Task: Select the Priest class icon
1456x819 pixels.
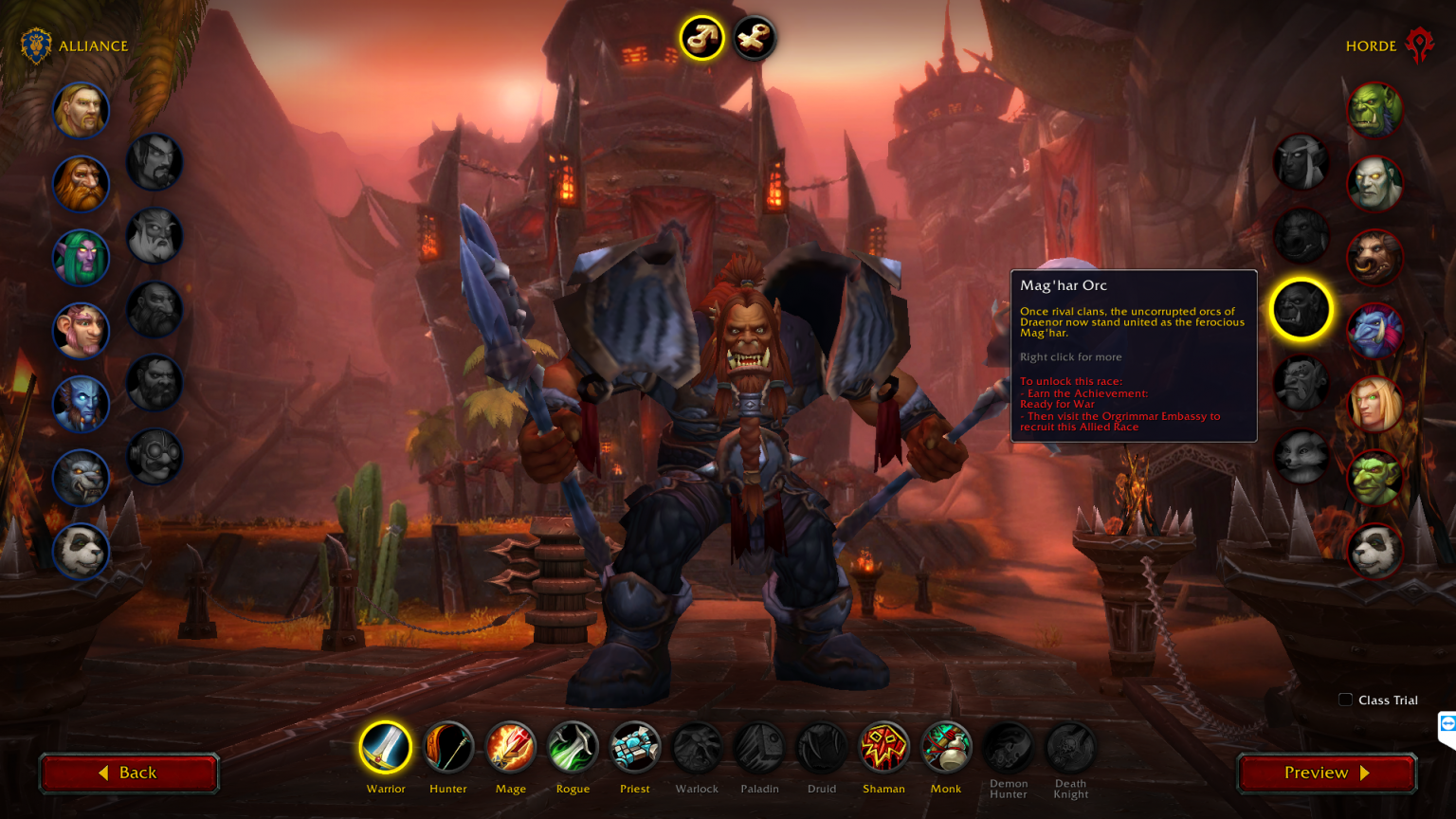Action: point(635,747)
